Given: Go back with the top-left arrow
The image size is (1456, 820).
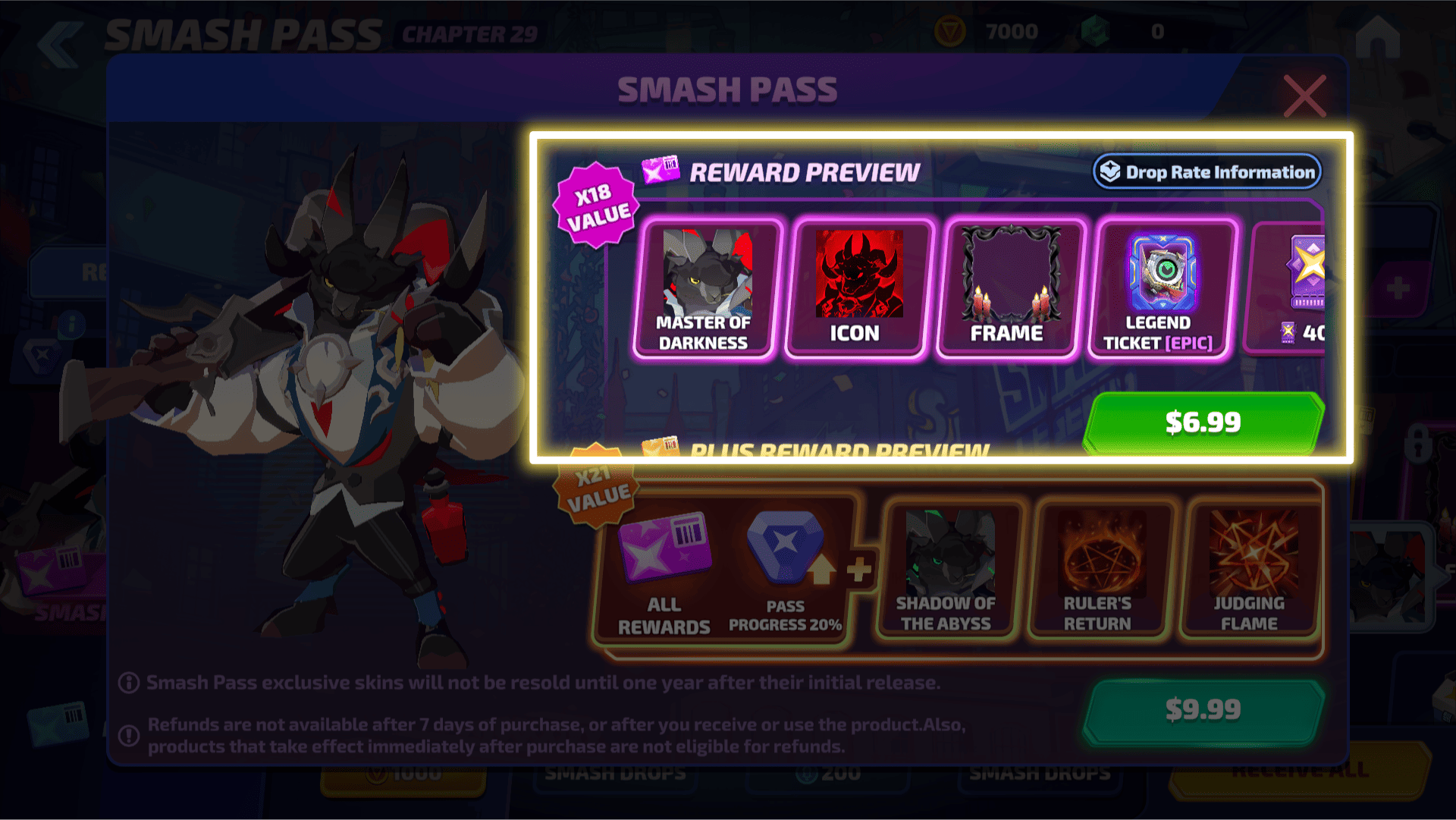Looking at the screenshot, I should click(59, 44).
